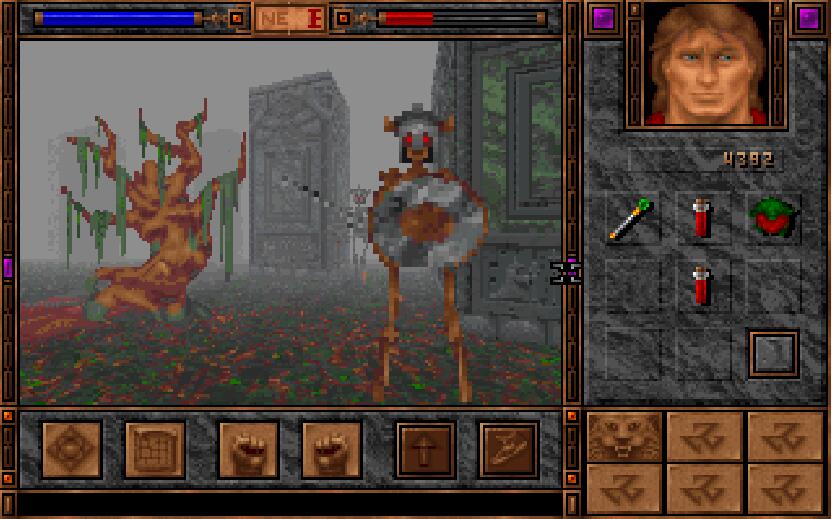Activate the right fist attack button
Viewport: 832px width, 519px height.
tap(331, 449)
